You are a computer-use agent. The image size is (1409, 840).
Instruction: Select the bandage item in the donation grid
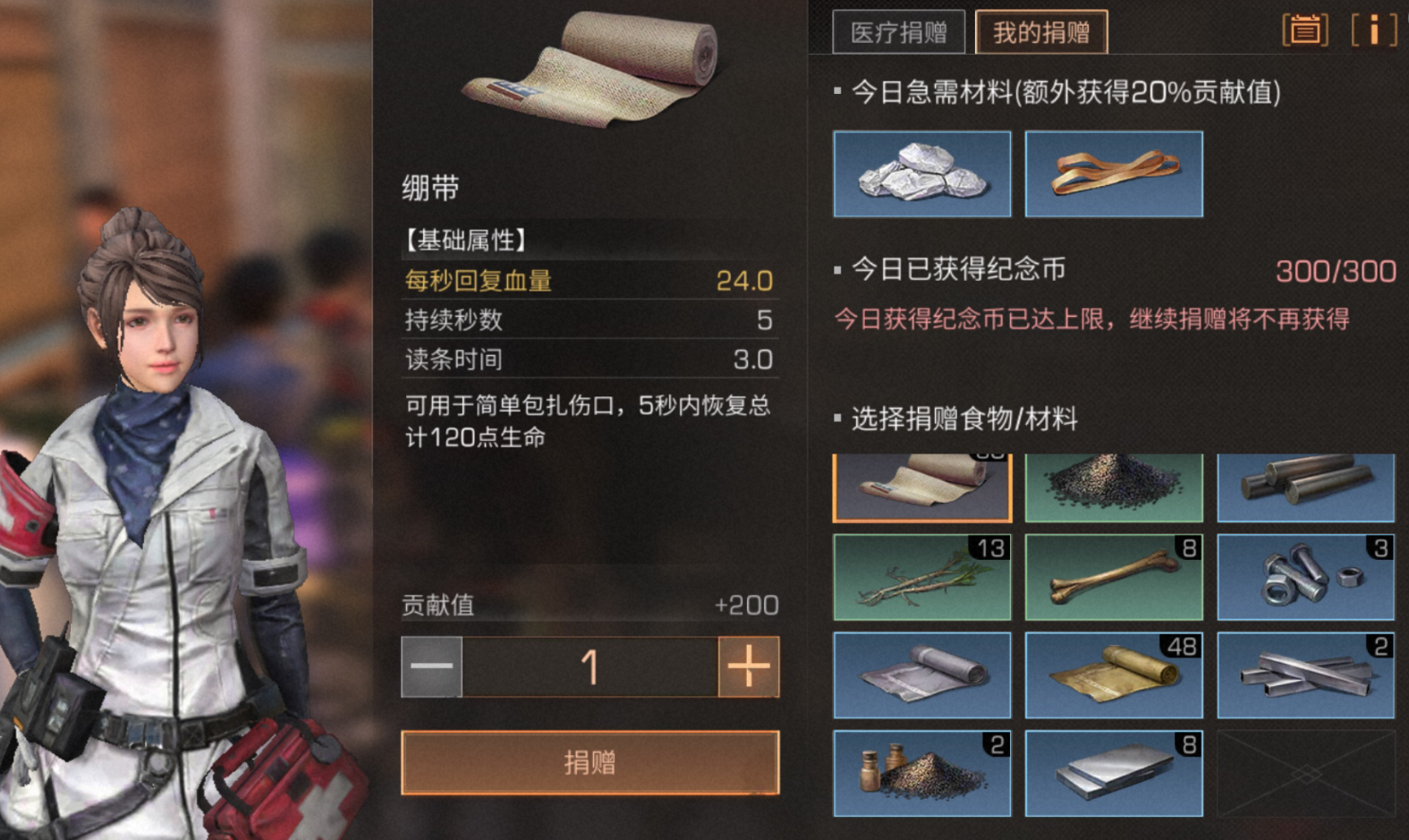922,488
